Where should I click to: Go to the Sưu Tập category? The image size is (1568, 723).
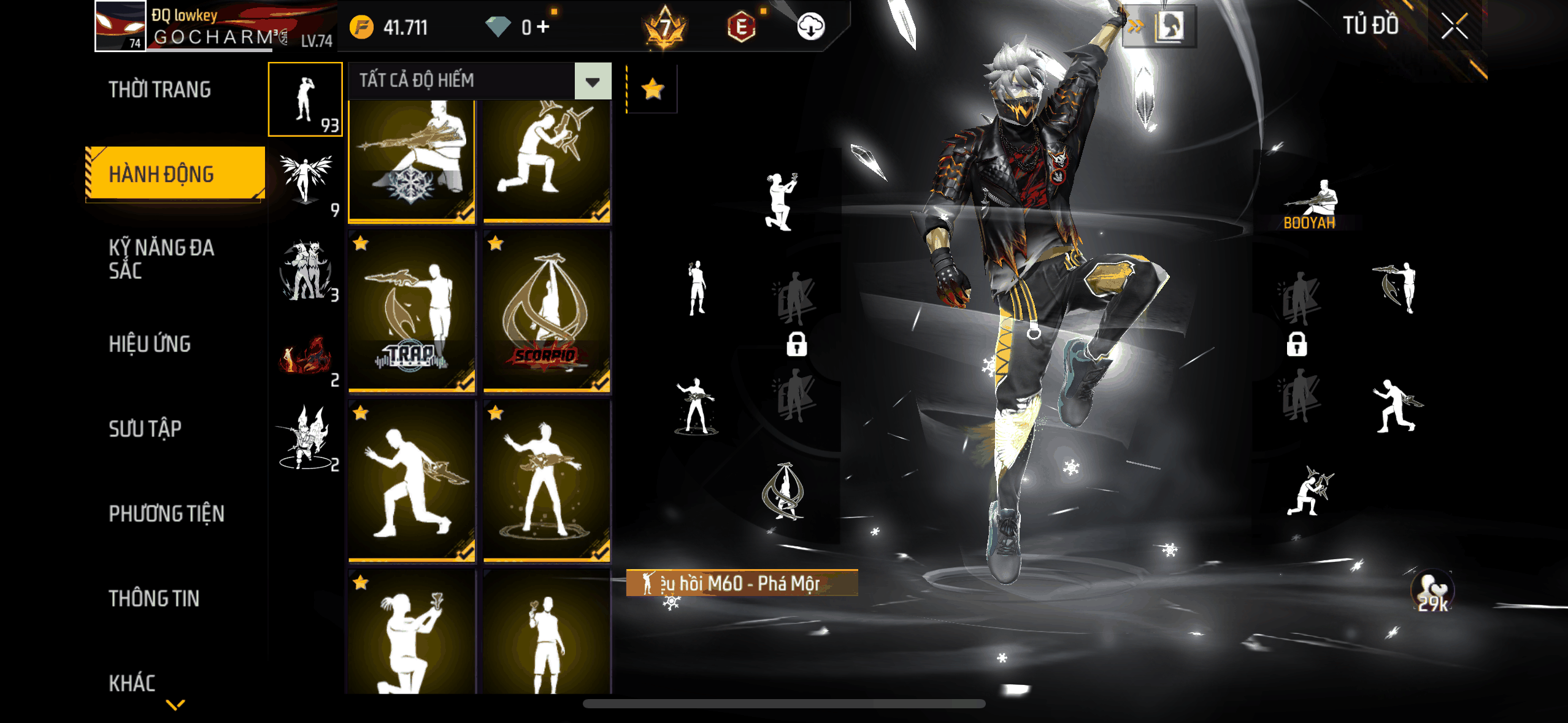pos(145,429)
